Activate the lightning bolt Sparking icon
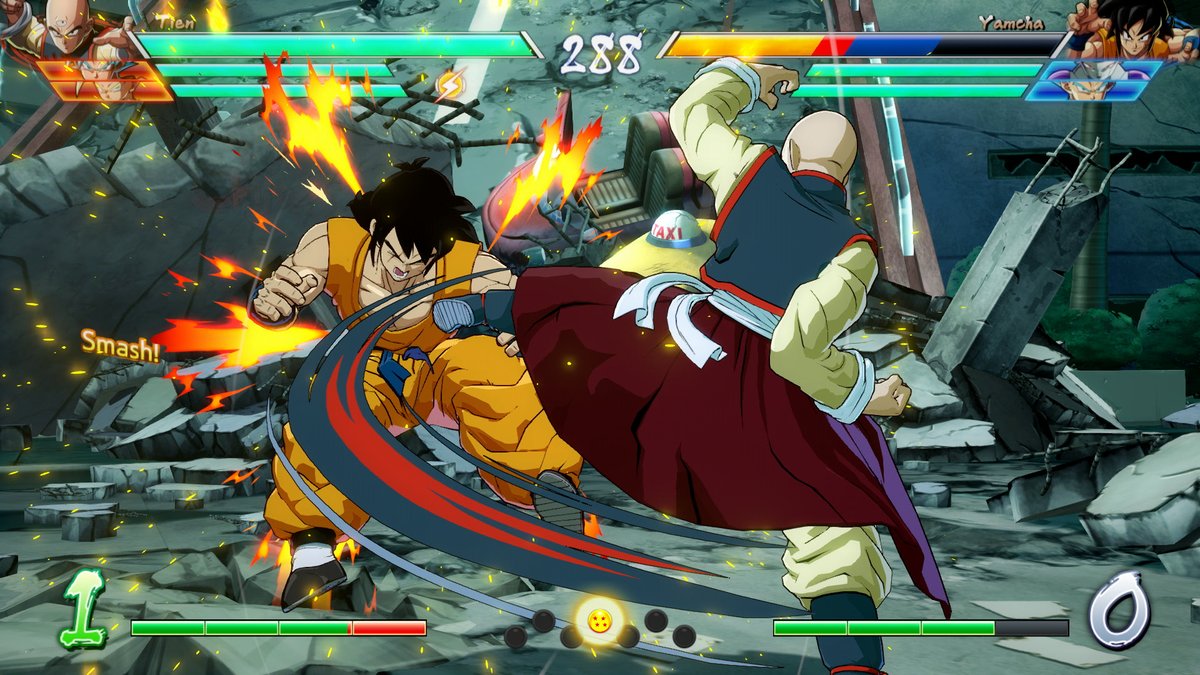Screen dimensions: 1200x675 (449, 86)
